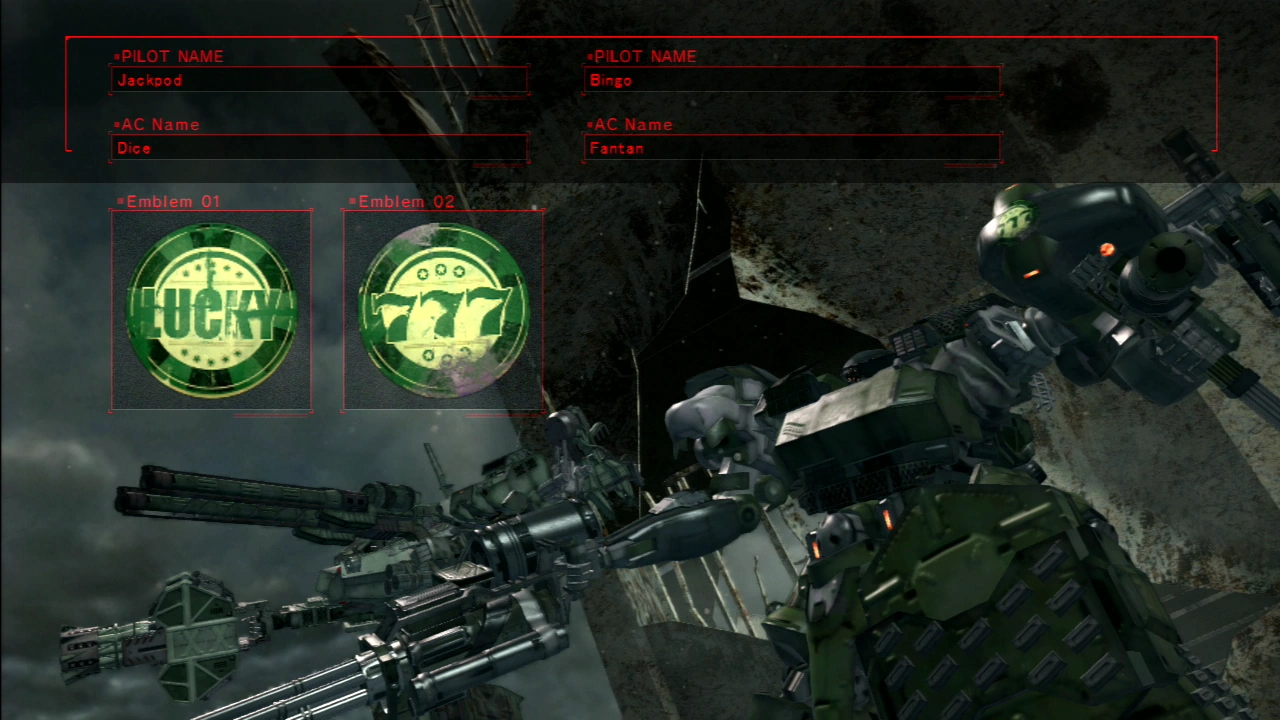Click the red marker beside Emblem 02 label
This screenshot has width=1280, height=720.
(351, 201)
